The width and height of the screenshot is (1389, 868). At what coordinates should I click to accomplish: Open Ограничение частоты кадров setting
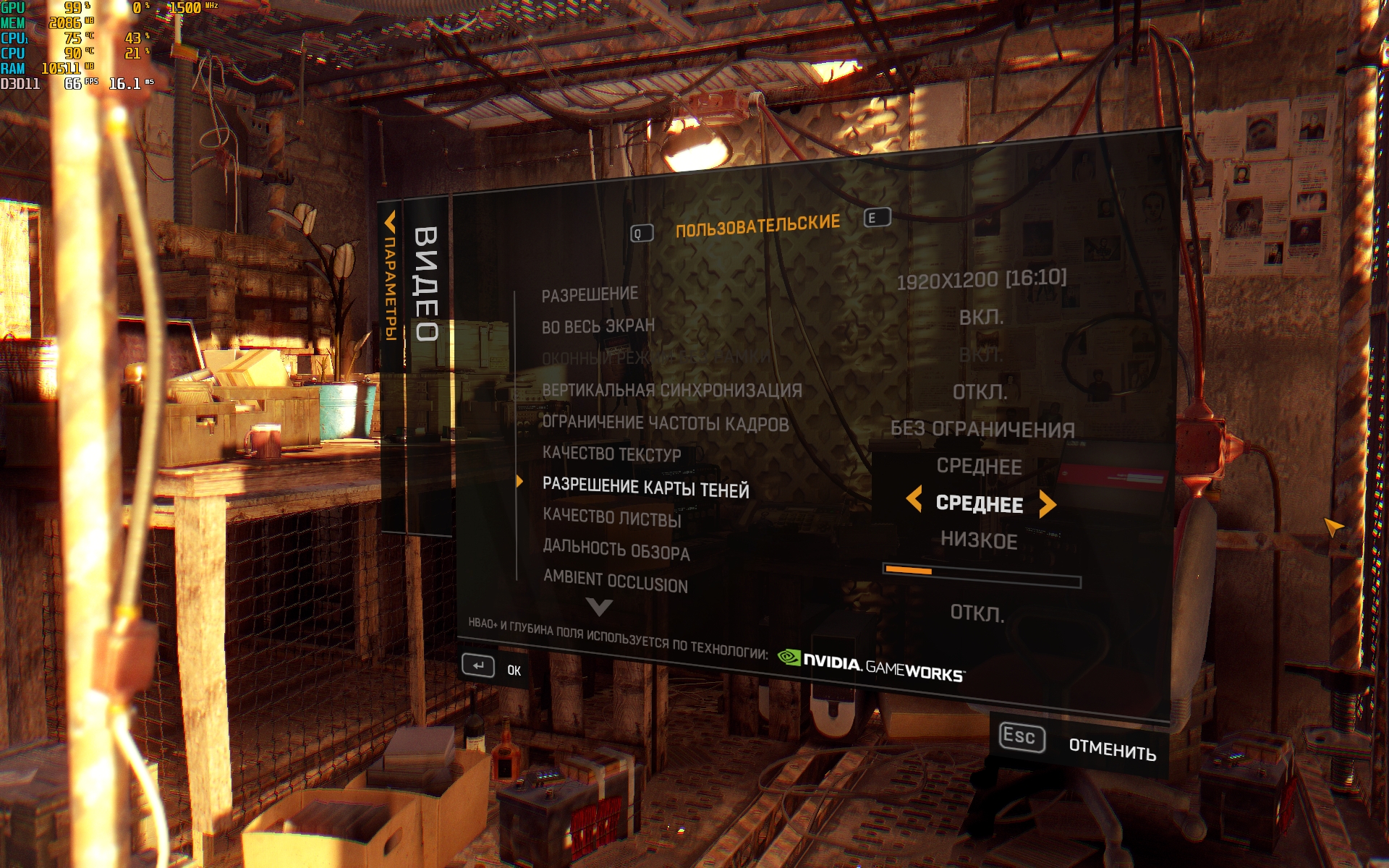(x=665, y=423)
